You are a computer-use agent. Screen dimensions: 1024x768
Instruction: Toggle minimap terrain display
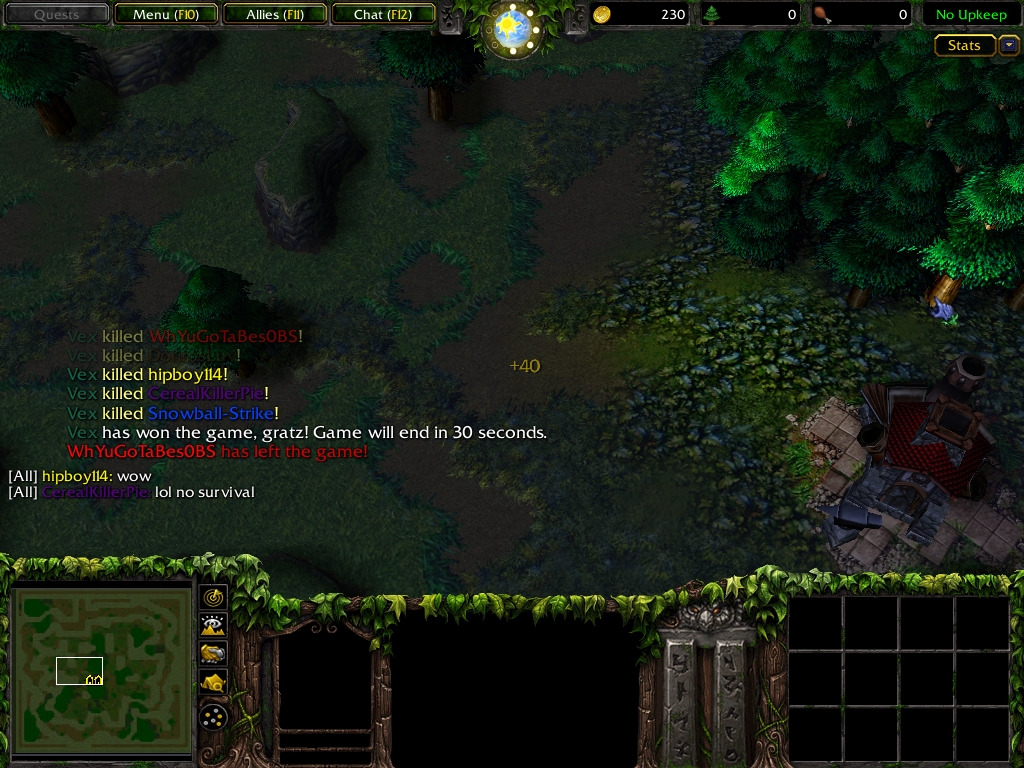[214, 626]
